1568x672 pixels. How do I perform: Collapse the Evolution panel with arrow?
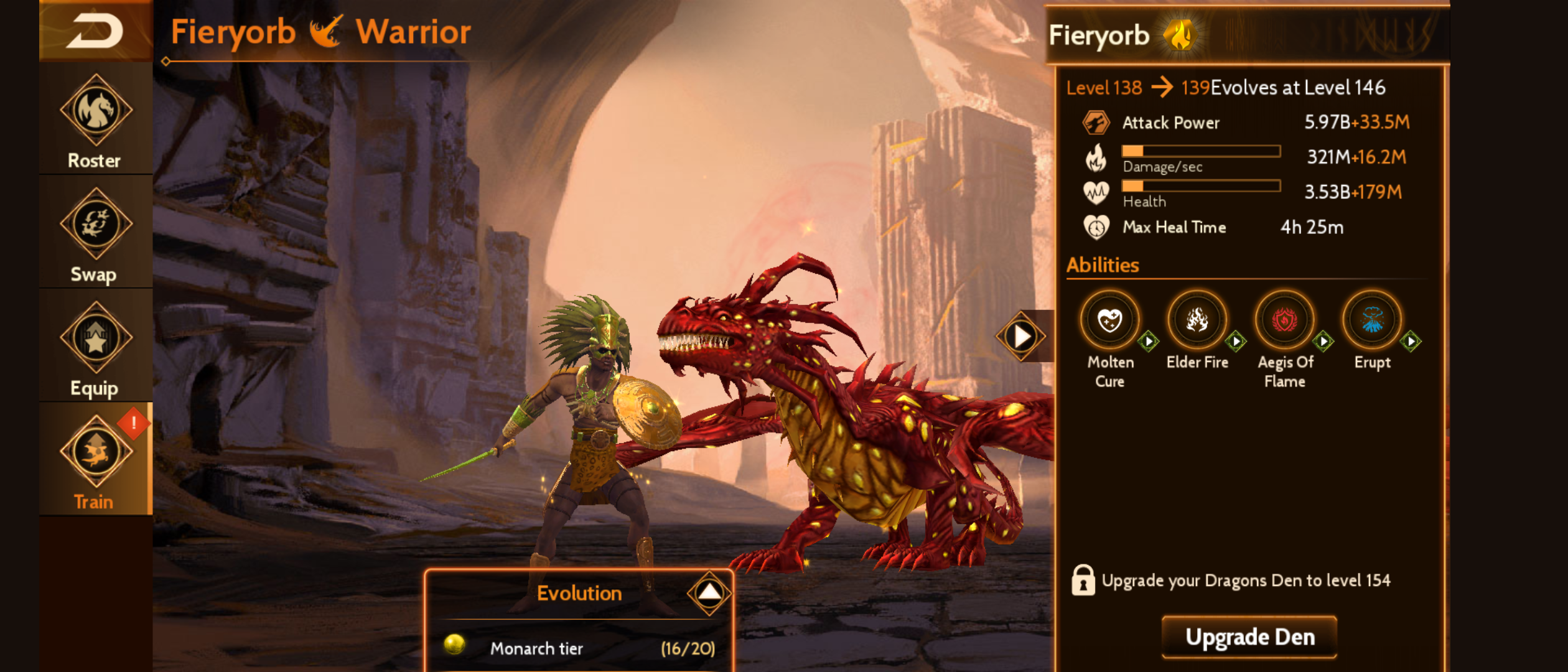click(x=709, y=592)
